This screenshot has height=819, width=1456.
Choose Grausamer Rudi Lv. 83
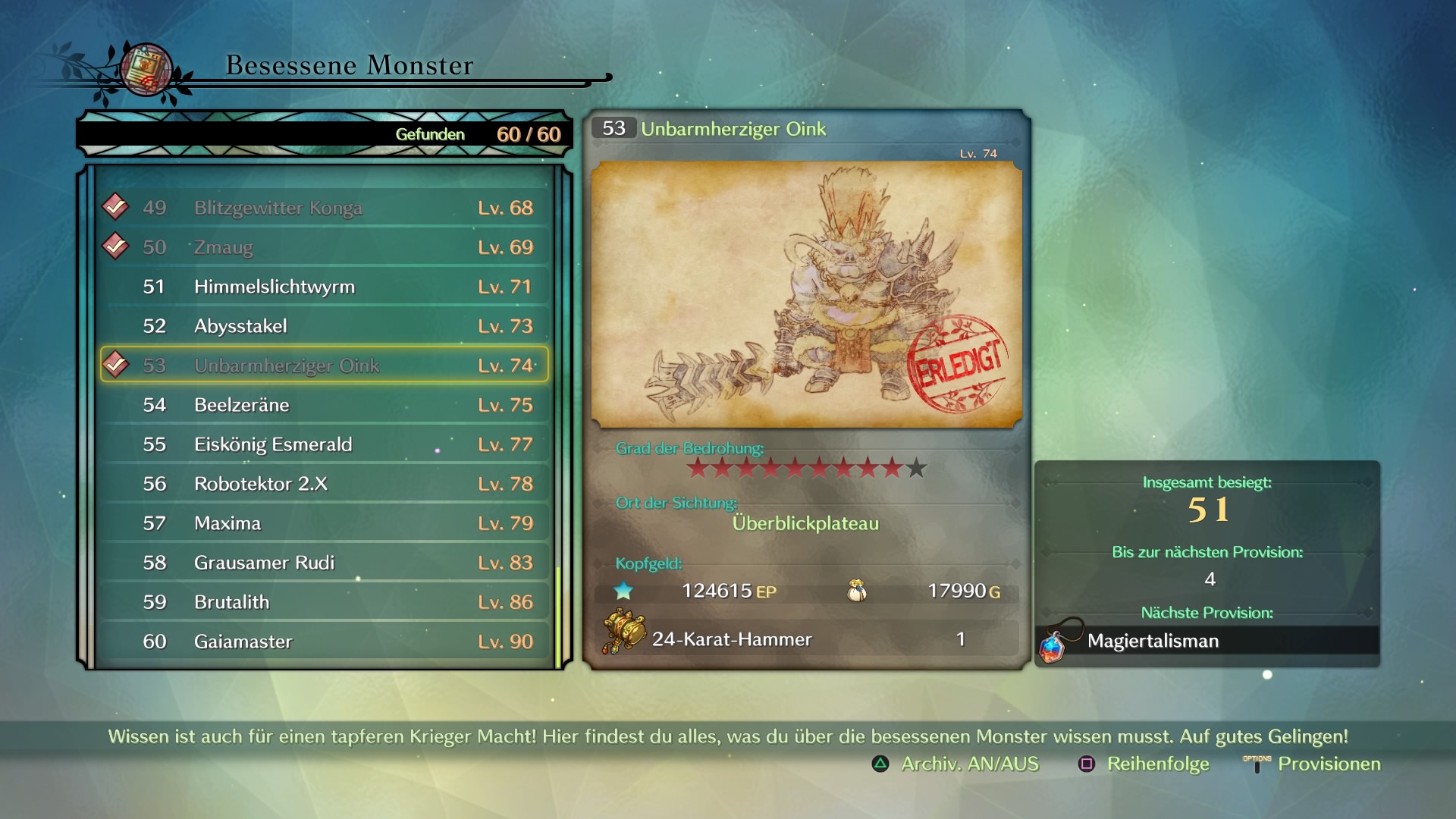tap(325, 563)
